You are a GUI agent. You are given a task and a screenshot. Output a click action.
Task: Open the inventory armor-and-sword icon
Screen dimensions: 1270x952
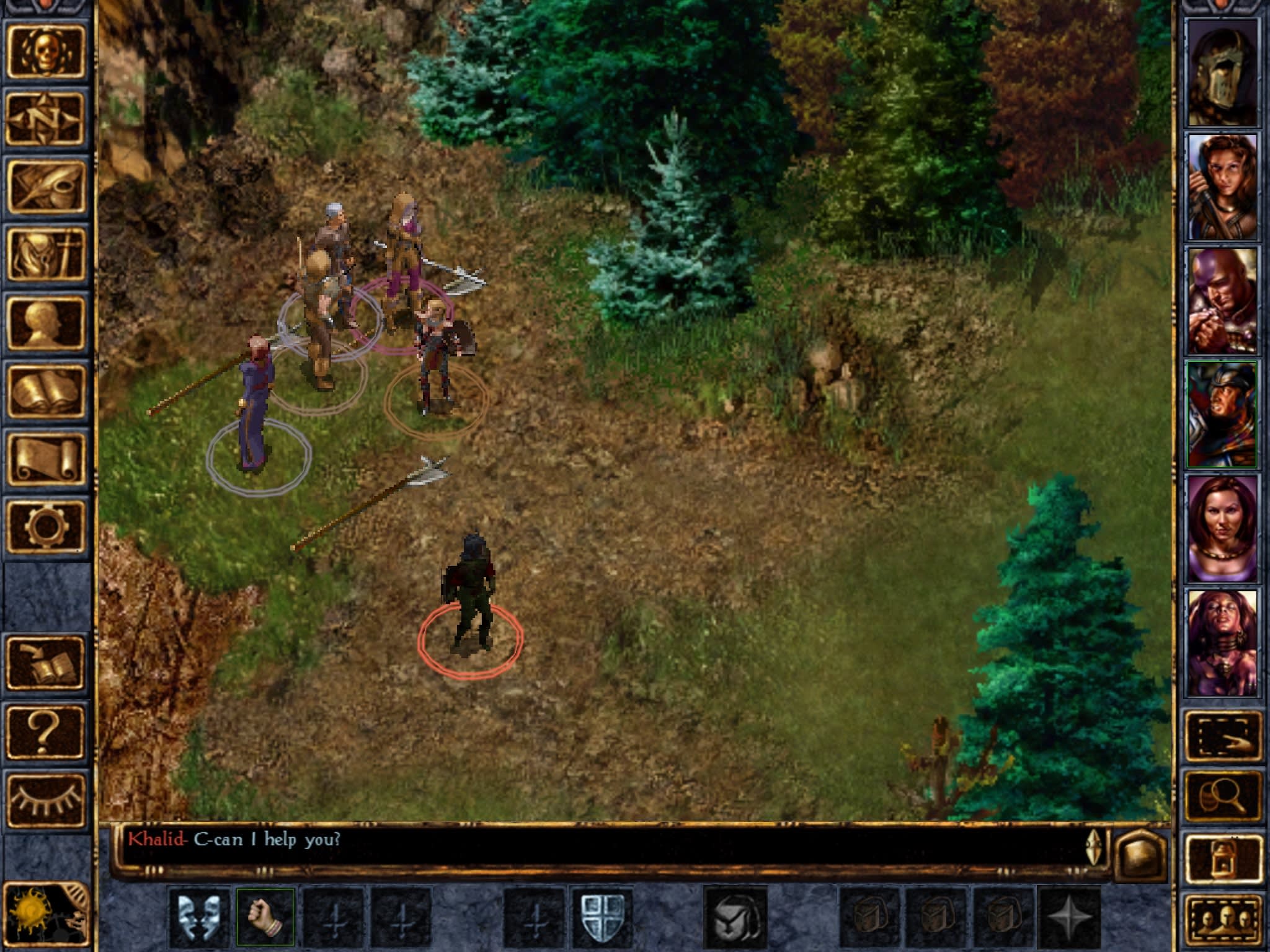[x=46, y=254]
